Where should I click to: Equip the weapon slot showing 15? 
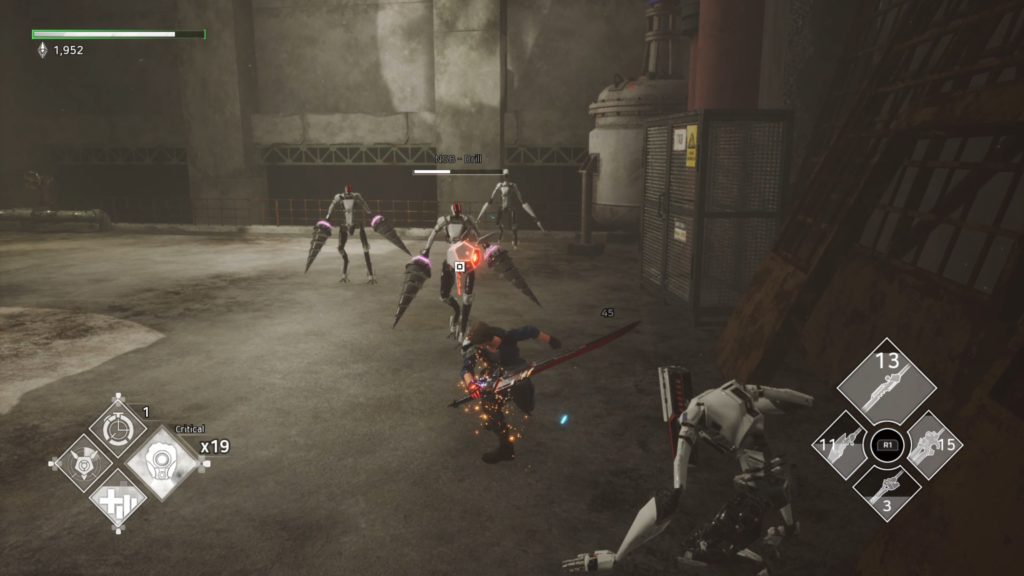tap(932, 445)
